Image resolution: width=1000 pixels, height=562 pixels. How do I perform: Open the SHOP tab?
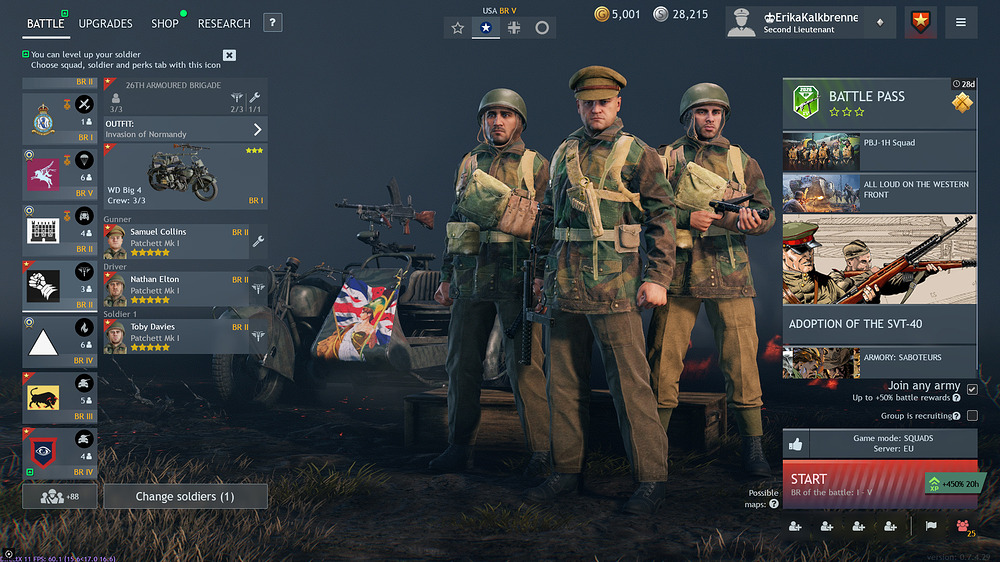(165, 23)
